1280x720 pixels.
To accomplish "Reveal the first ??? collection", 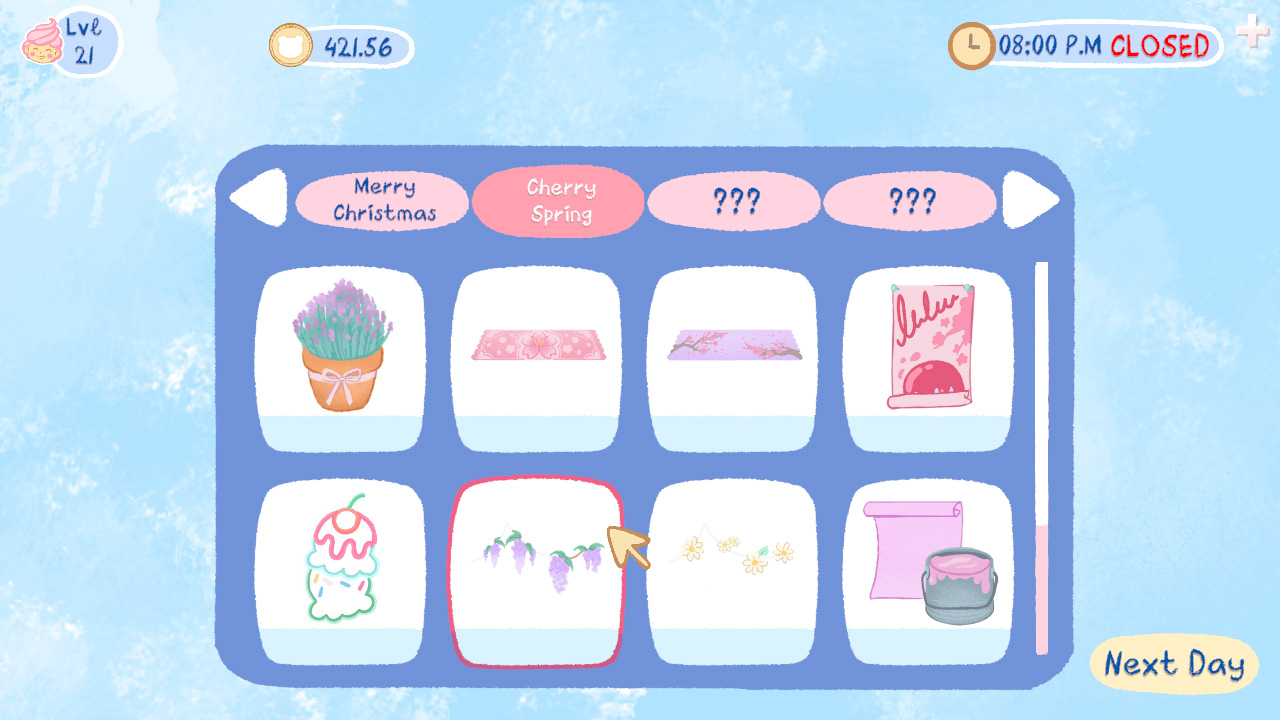I will [734, 202].
